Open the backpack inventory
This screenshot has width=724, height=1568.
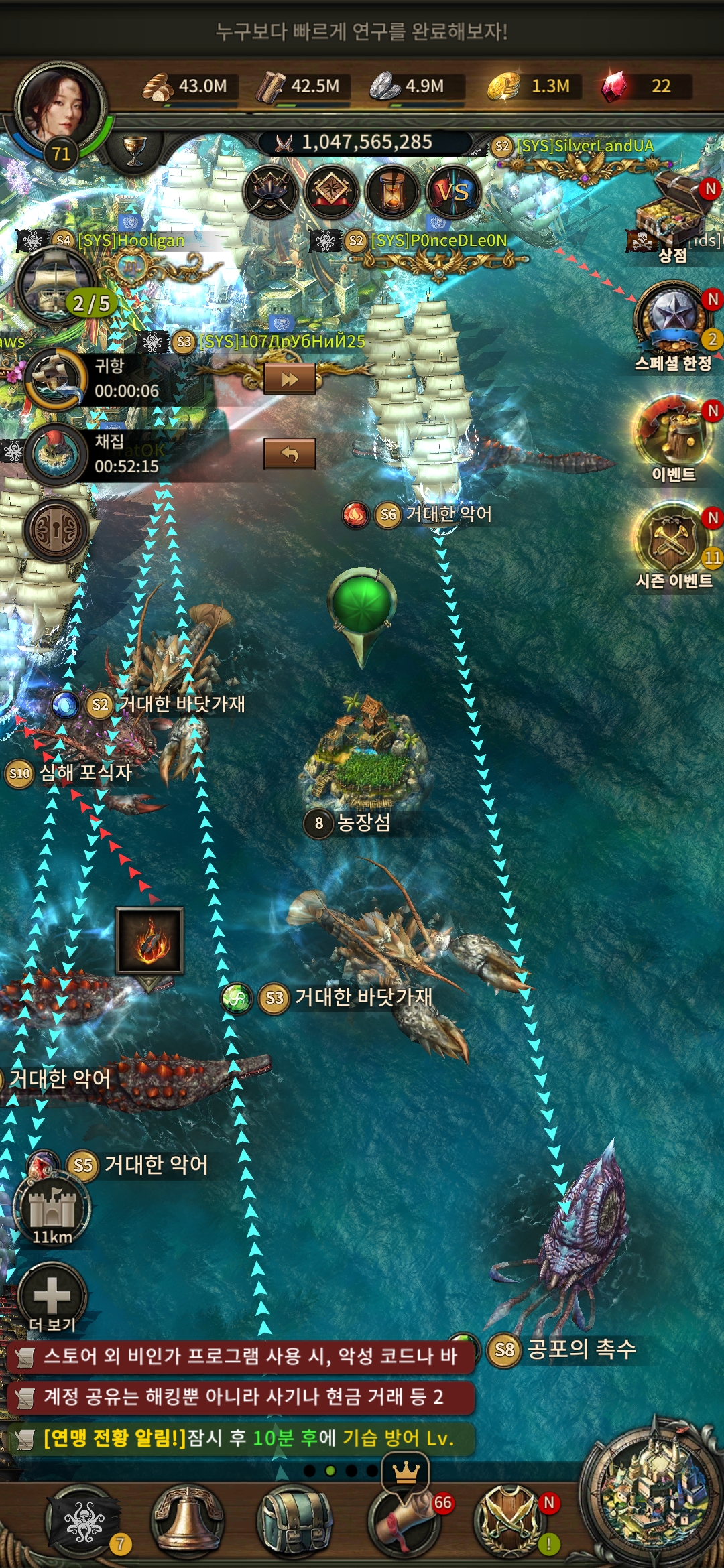294,1520
